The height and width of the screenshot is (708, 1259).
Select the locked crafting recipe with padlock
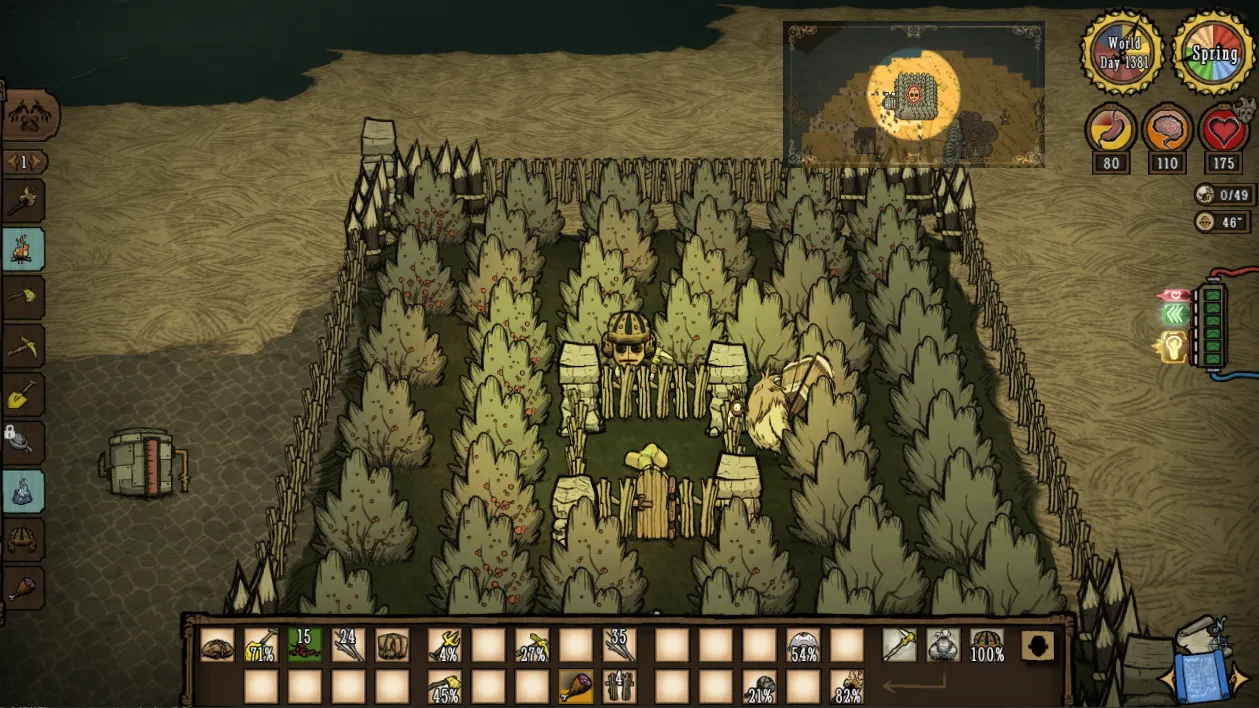tap(23, 442)
